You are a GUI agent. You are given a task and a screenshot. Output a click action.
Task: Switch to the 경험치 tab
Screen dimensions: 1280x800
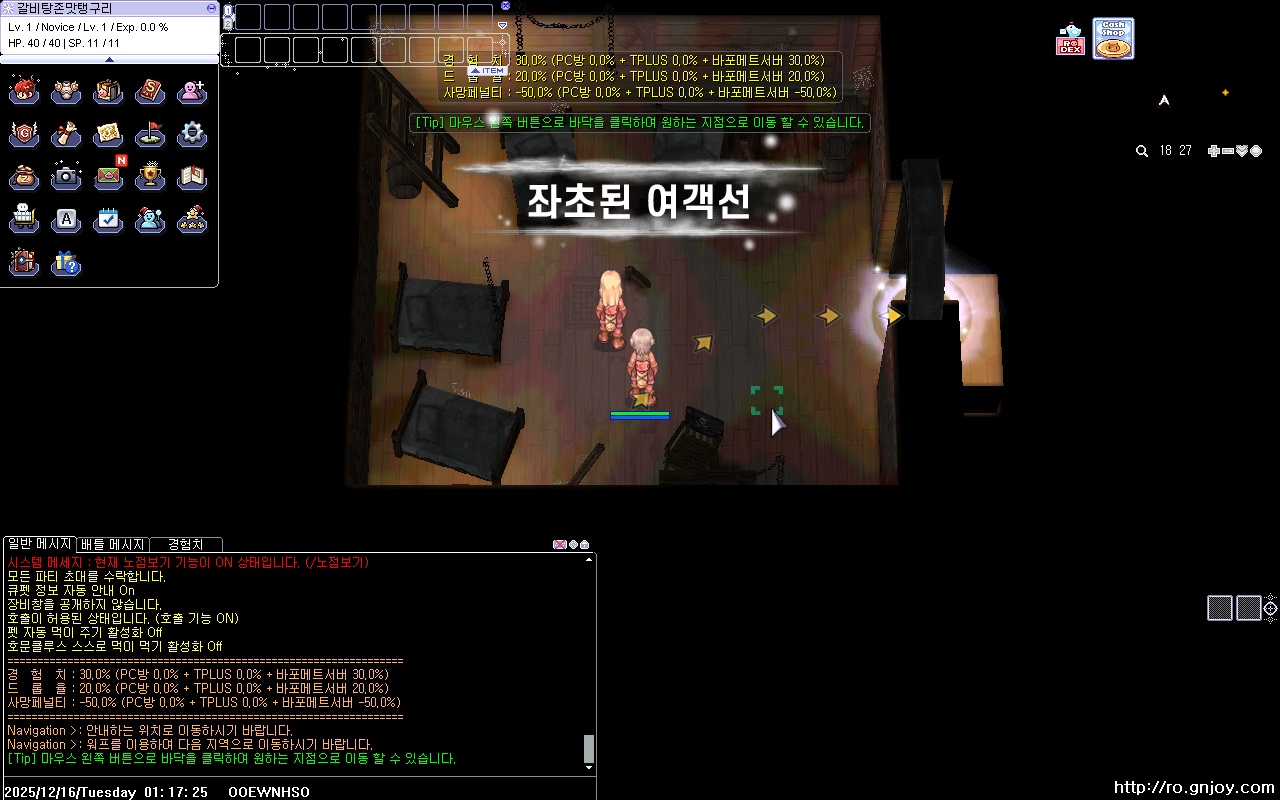point(184,544)
